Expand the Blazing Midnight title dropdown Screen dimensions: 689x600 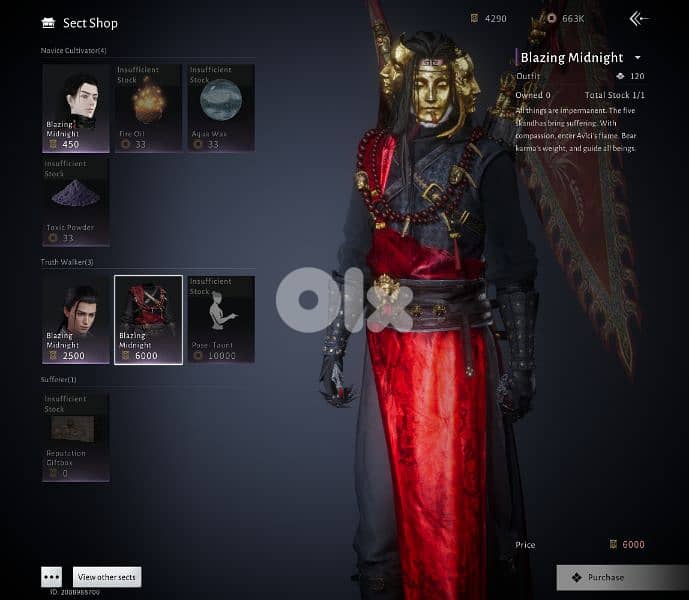(x=637, y=58)
